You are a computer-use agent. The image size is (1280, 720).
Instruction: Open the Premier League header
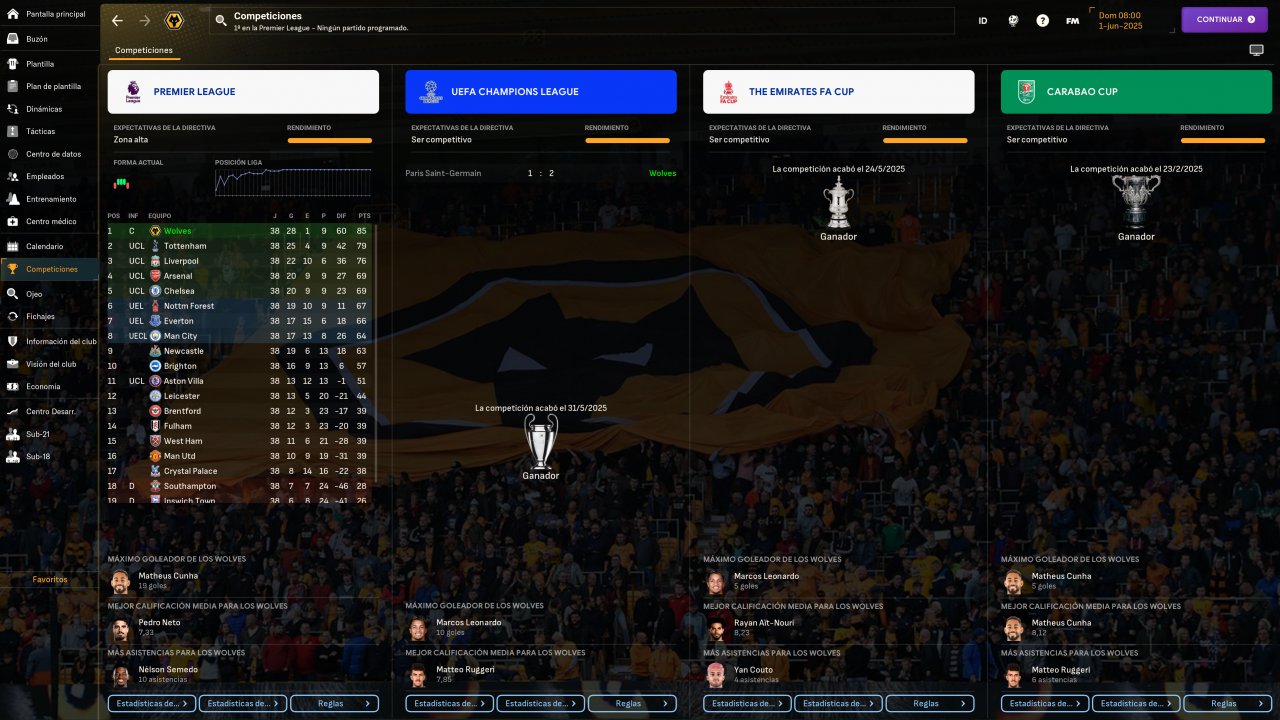[243, 92]
